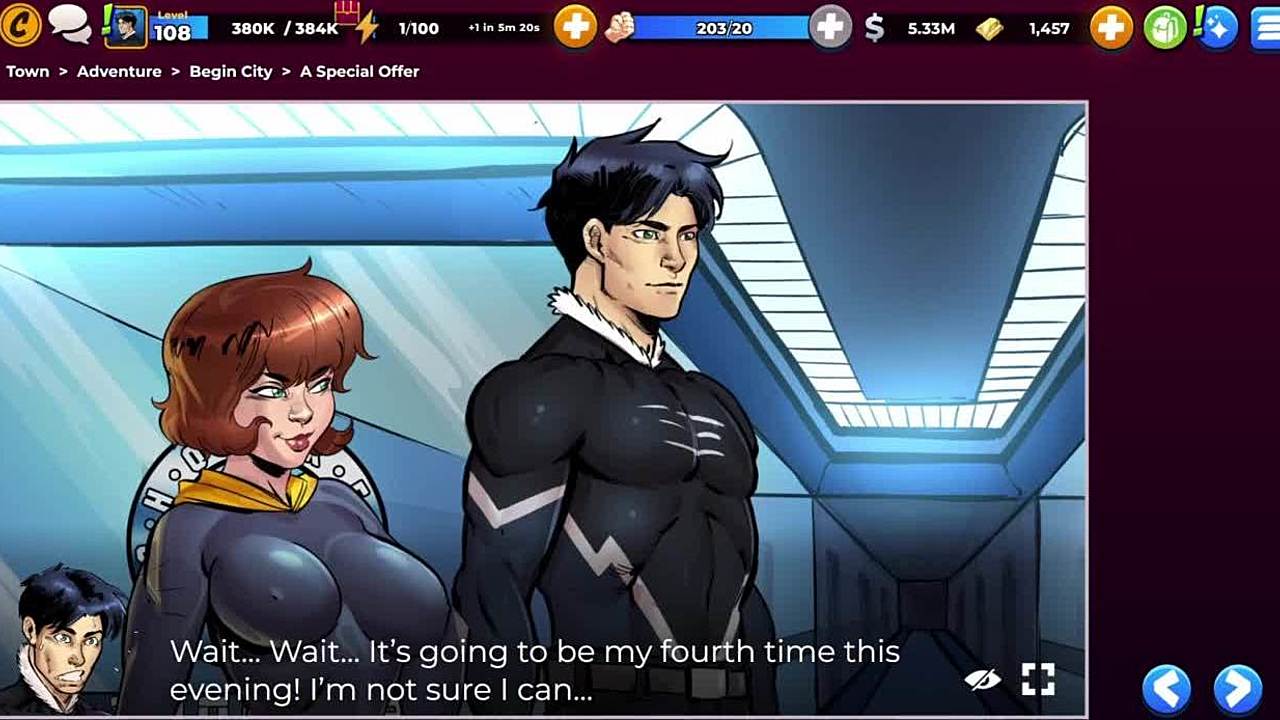1280x720 pixels.
Task: Open the green backpack inventory
Action: point(1165,28)
